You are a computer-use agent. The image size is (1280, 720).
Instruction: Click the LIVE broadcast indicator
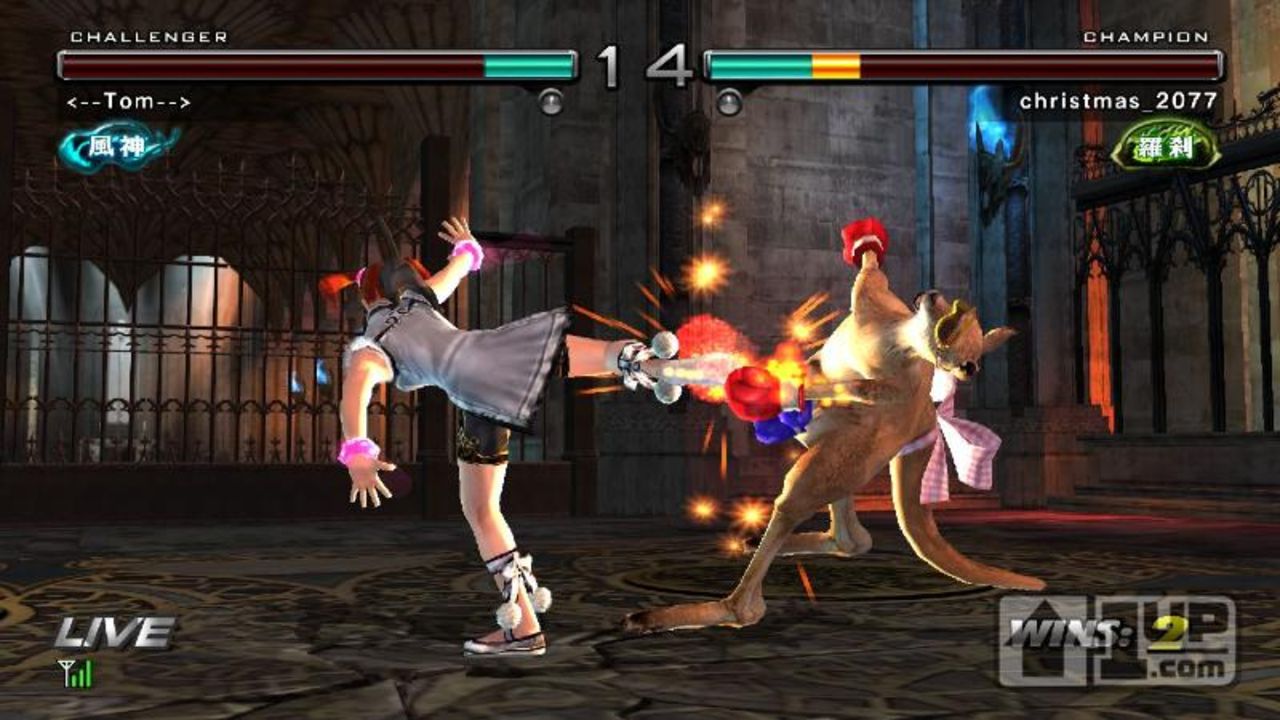click(x=113, y=633)
